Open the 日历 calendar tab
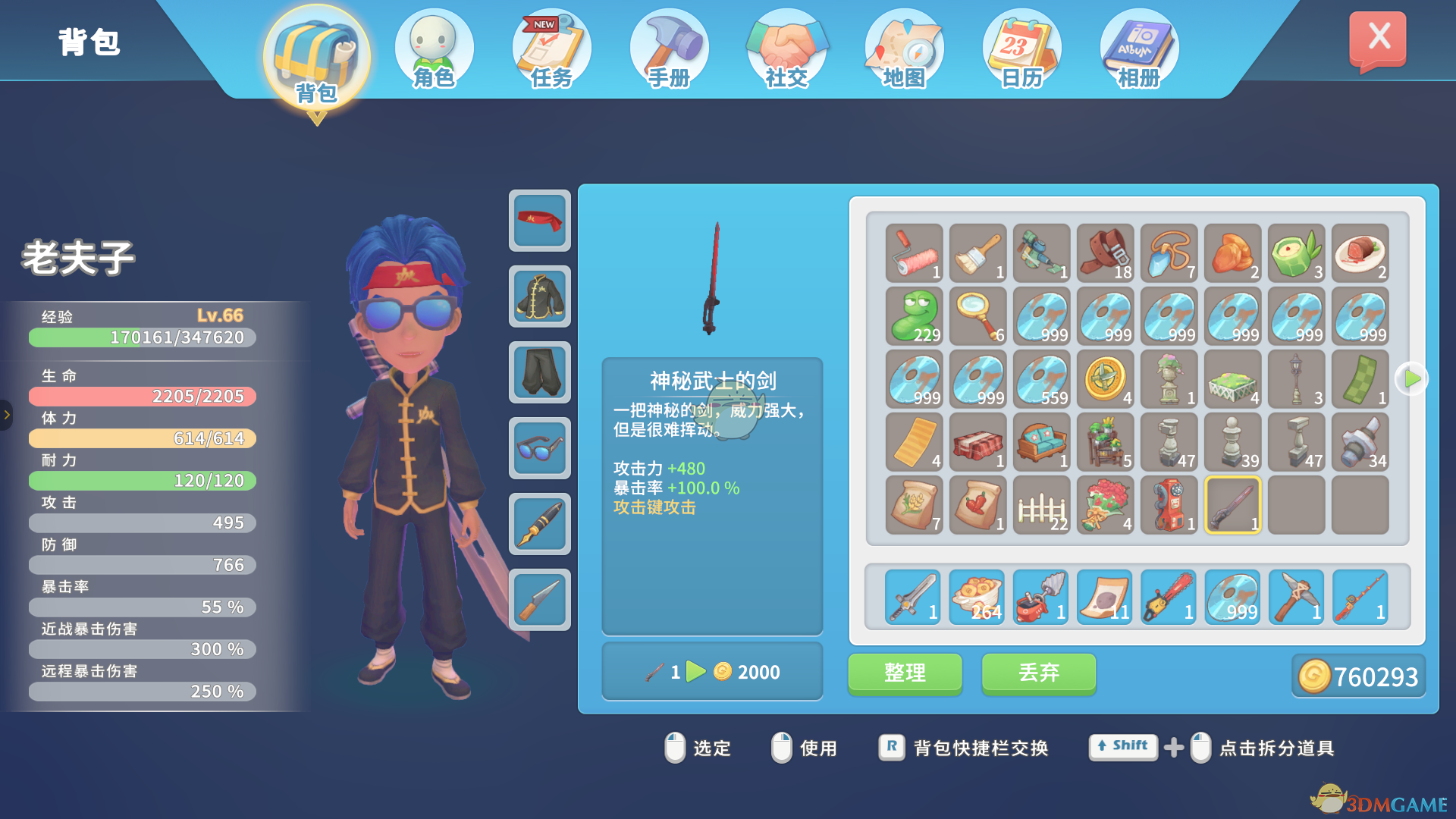 pos(1021,50)
